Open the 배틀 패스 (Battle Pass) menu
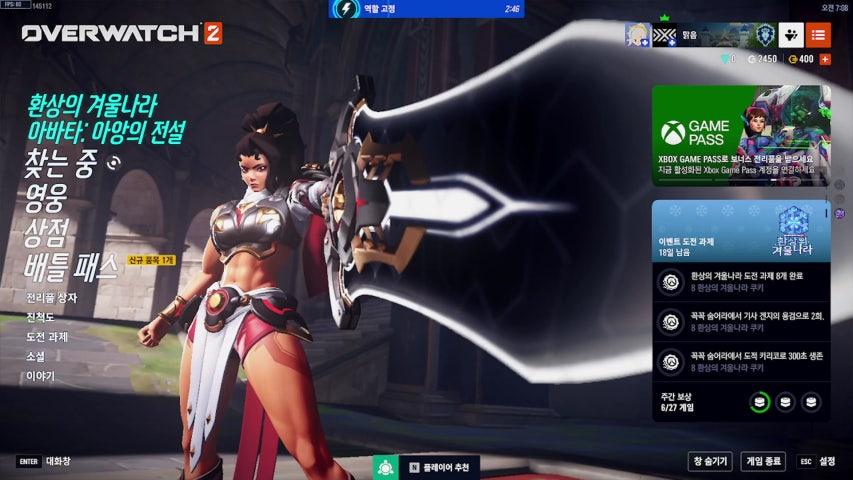This screenshot has width=853, height=480. coord(72,267)
